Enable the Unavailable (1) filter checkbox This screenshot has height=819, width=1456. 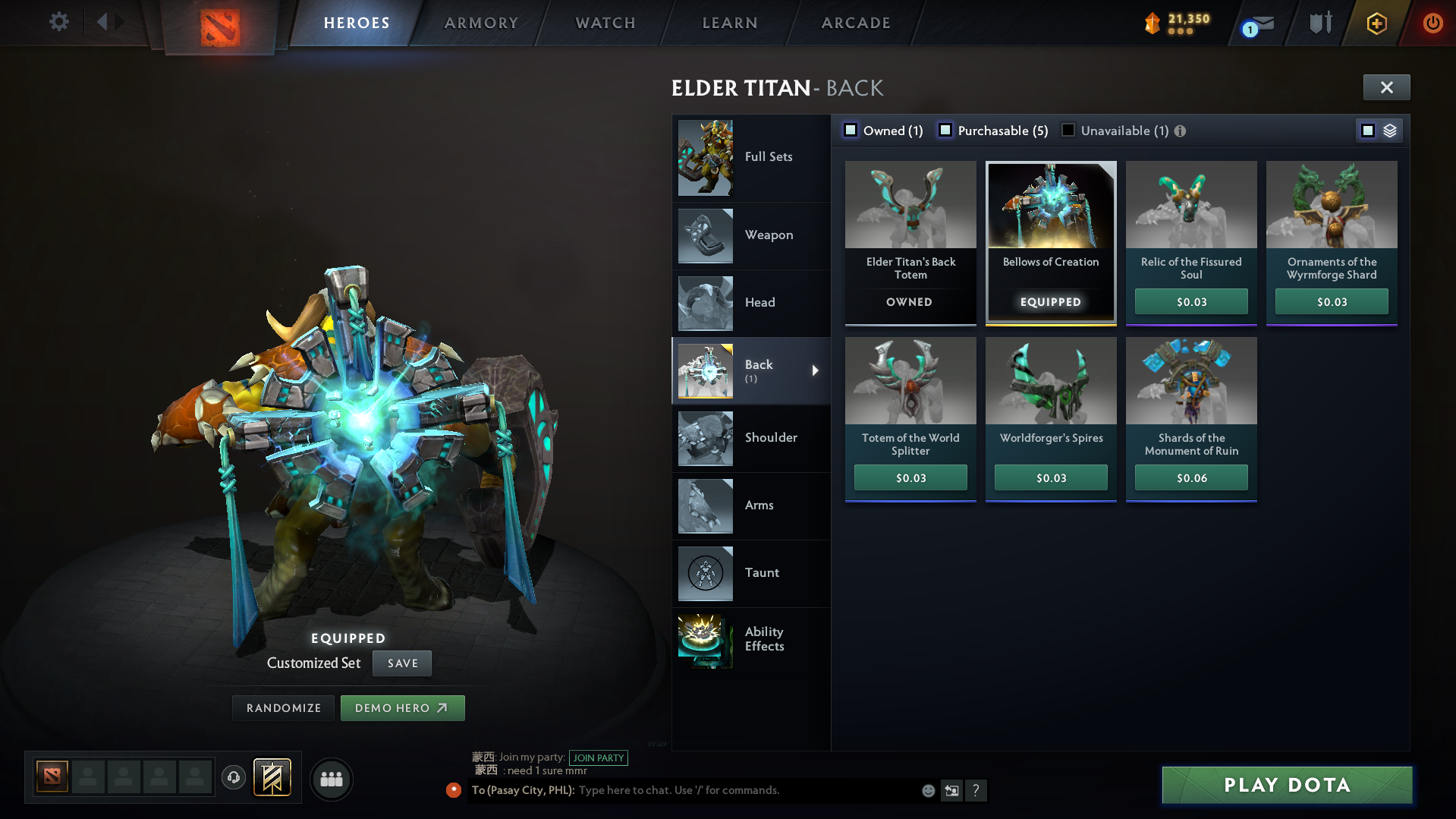1068,130
